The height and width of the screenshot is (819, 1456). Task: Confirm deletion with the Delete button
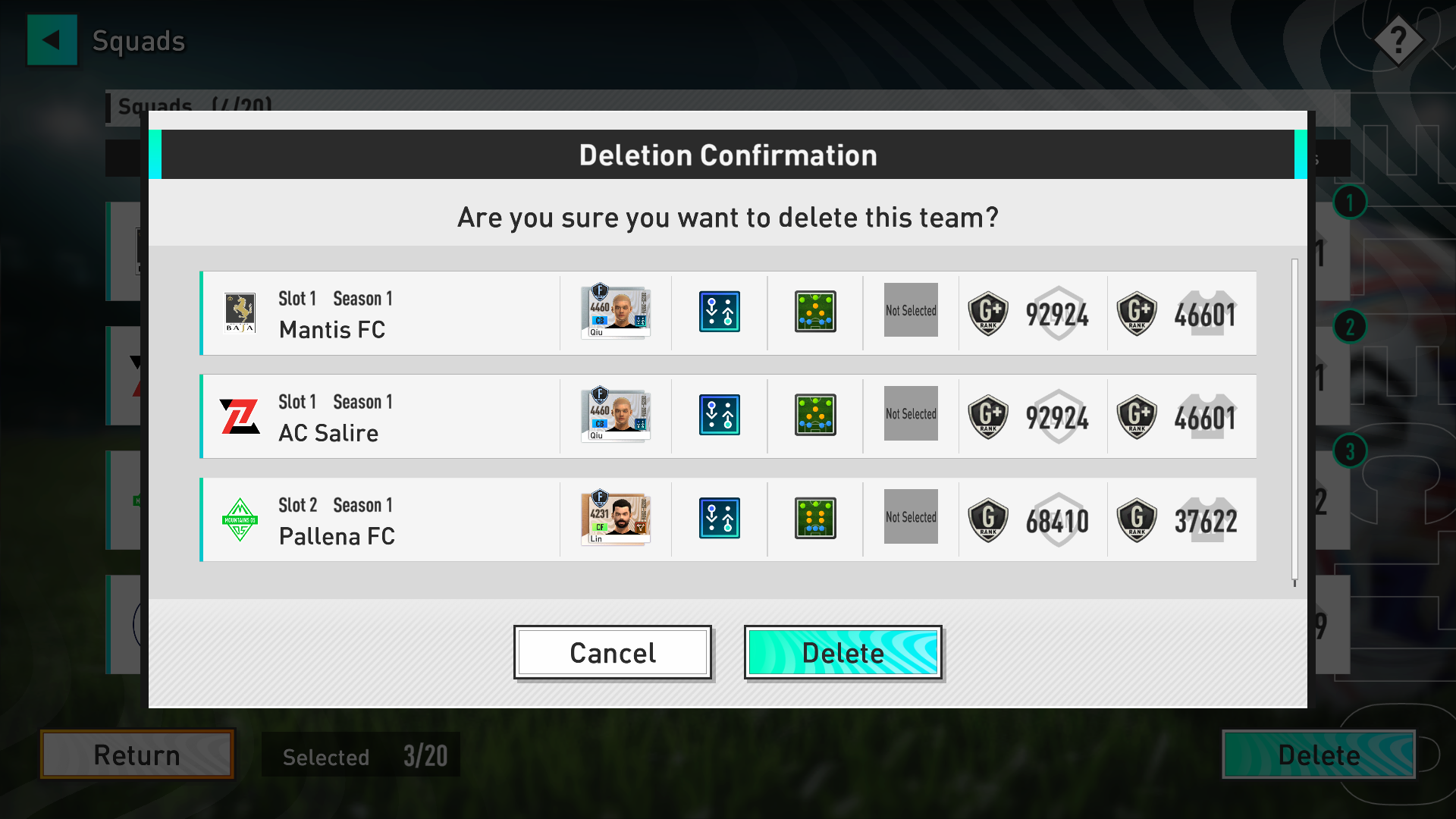point(843,652)
